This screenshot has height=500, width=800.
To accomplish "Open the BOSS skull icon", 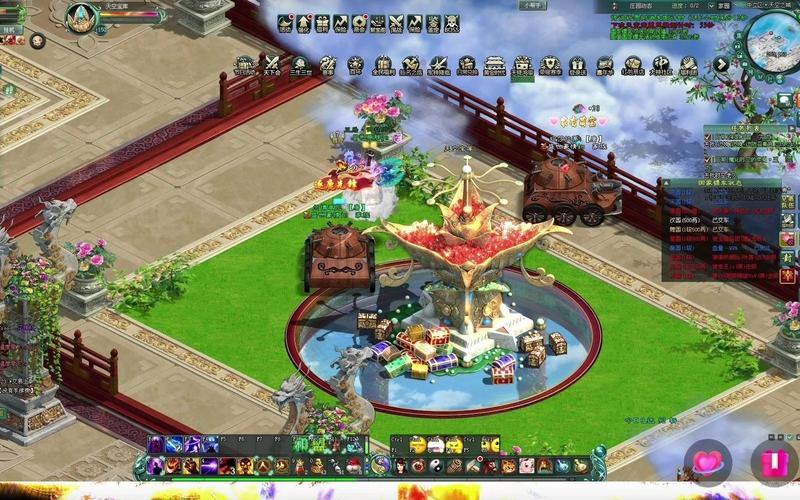I will [x=452, y=23].
